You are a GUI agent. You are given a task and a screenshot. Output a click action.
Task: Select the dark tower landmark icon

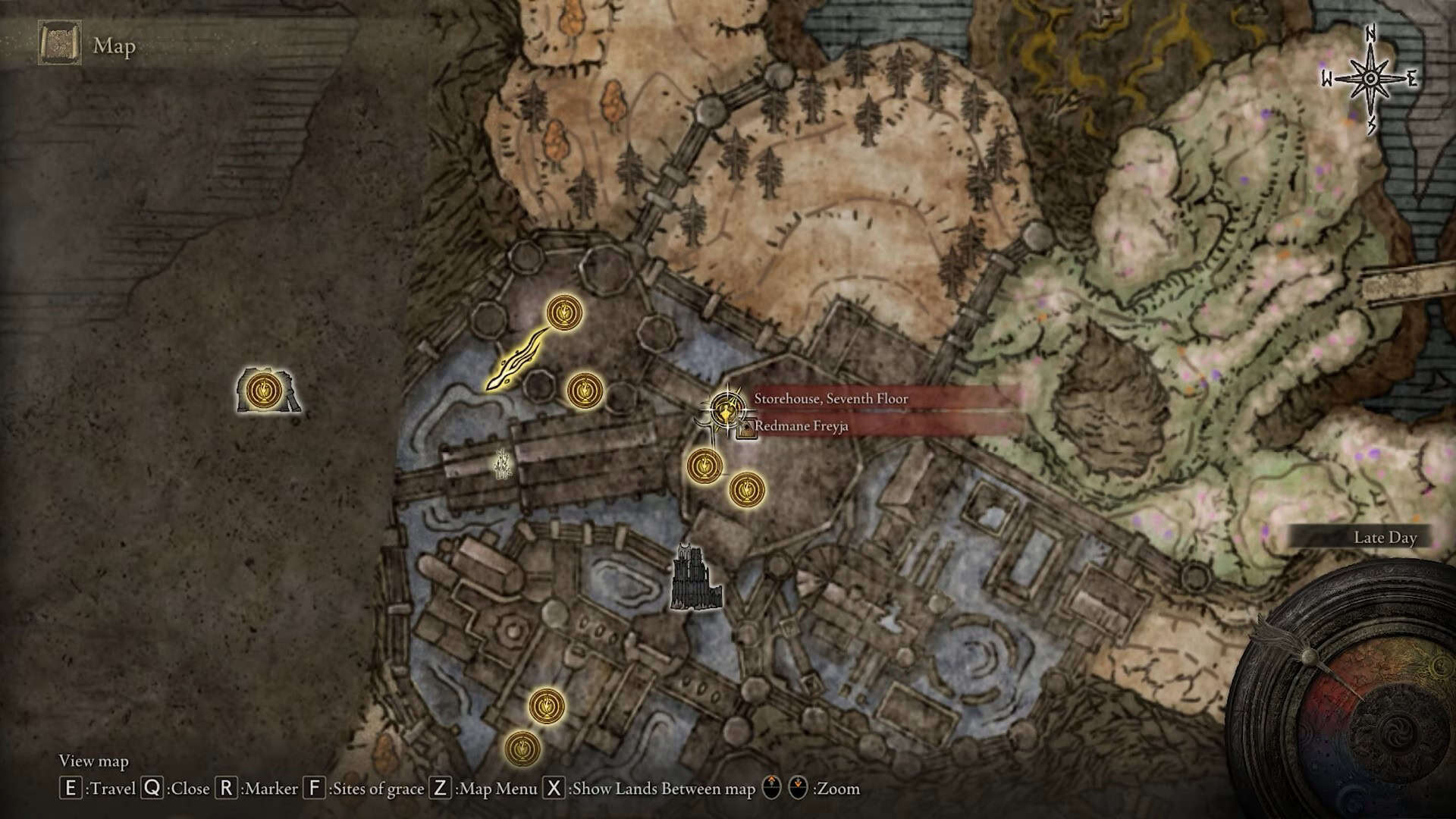[696, 579]
